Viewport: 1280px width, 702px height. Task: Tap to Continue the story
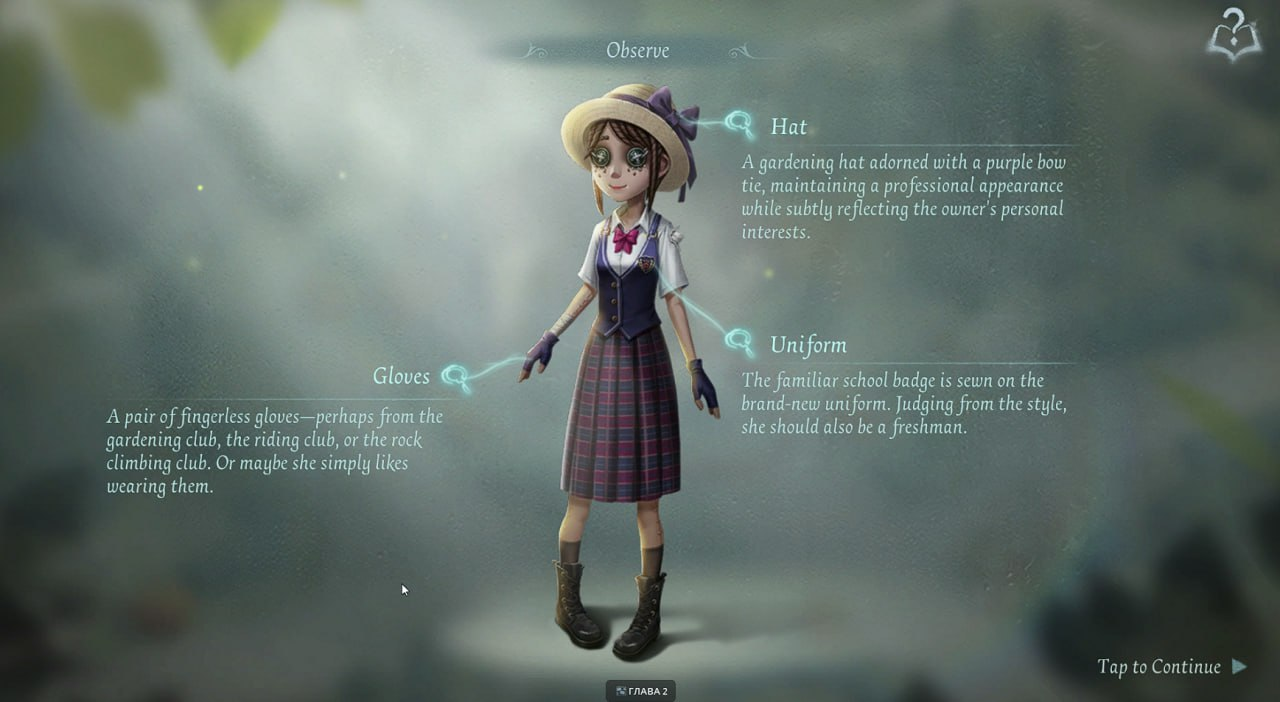click(x=1171, y=667)
